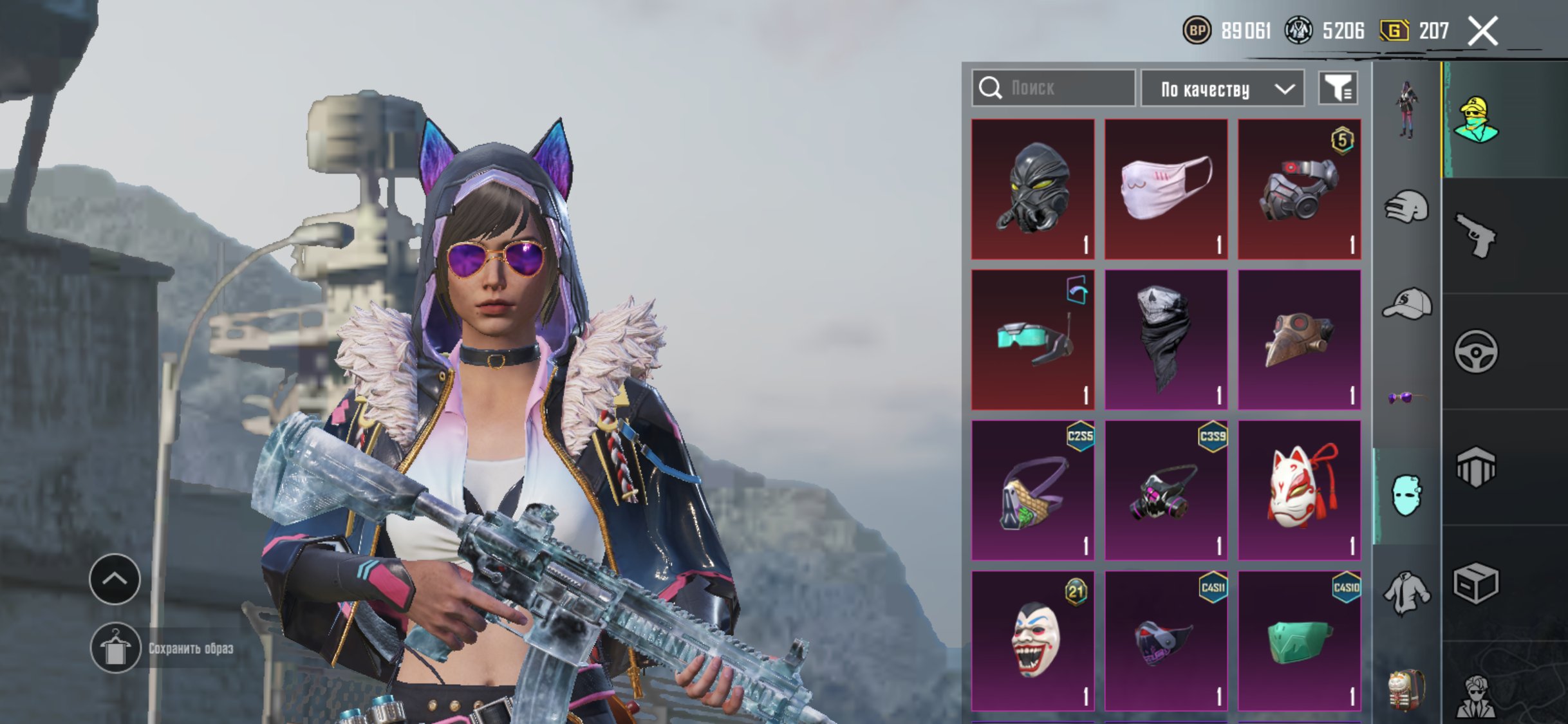
Task: Click the round up-arrow button
Action: coord(115,579)
